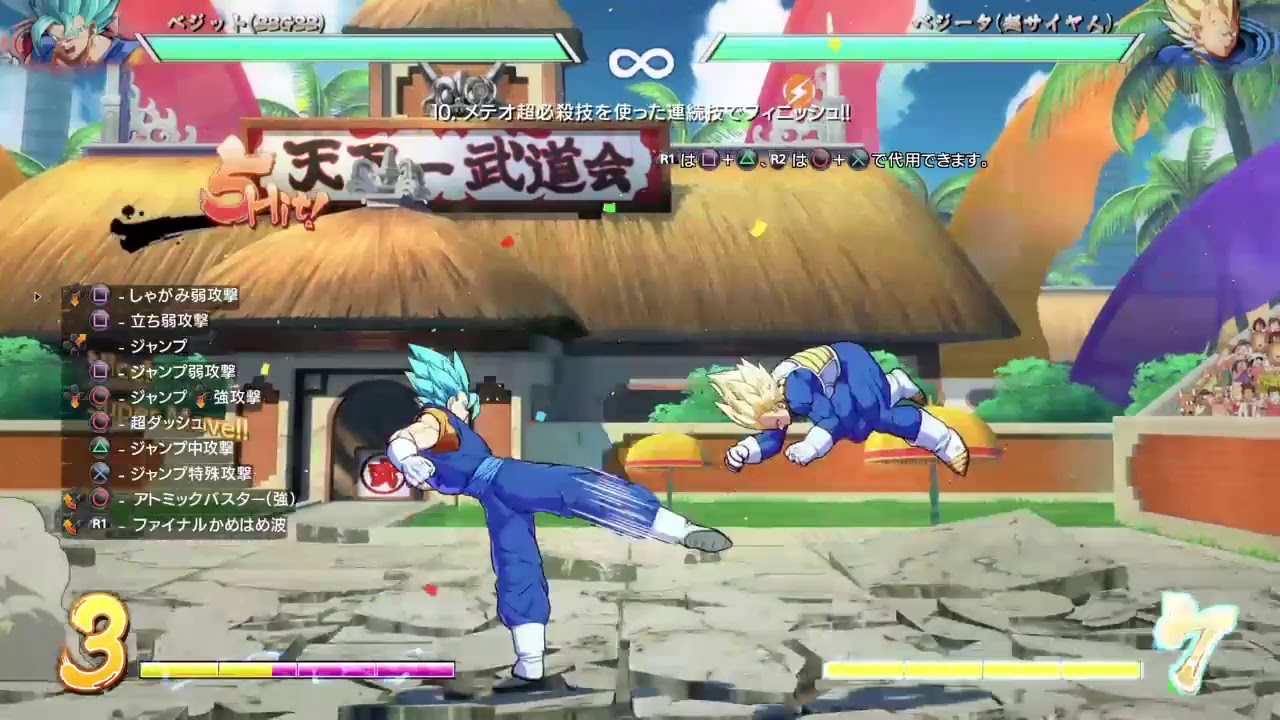Click the infinity timer symbol at top center

(x=640, y=62)
